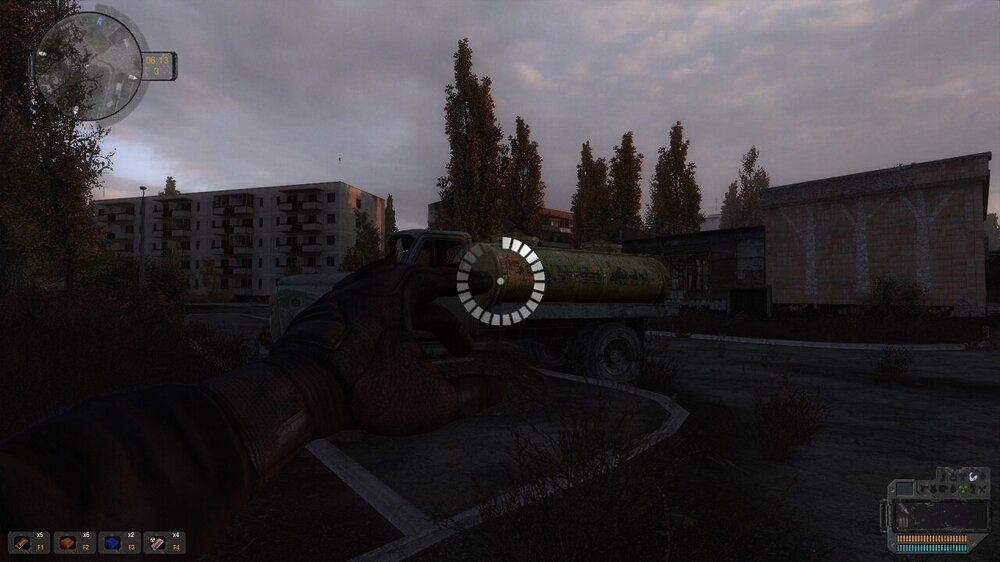
Task: Use the blue item in the F3 slot
Action: [113, 542]
